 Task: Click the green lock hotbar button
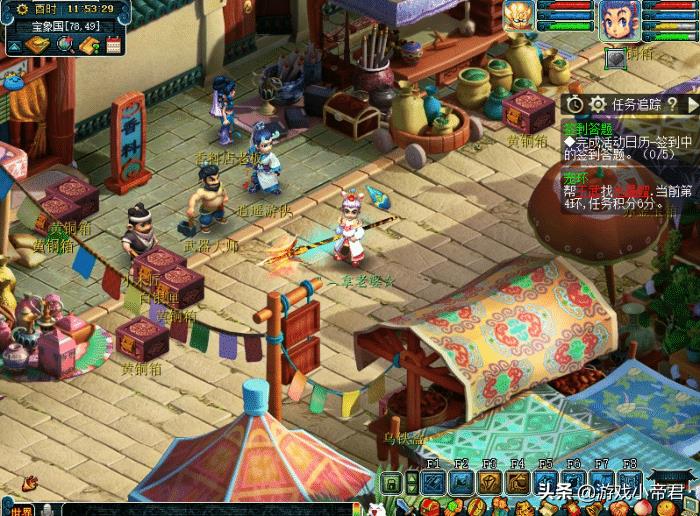[392, 484]
